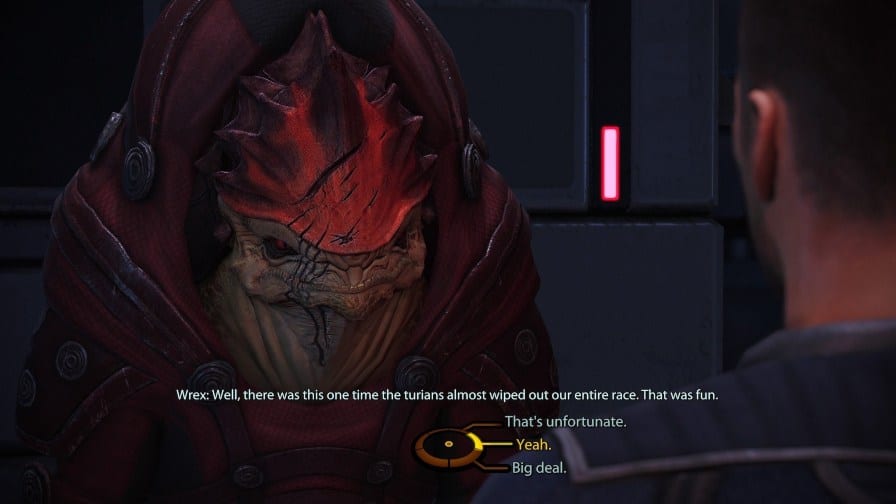Pick the "Big deal." dialogue option
This screenshot has width=896, height=504.
point(540,466)
